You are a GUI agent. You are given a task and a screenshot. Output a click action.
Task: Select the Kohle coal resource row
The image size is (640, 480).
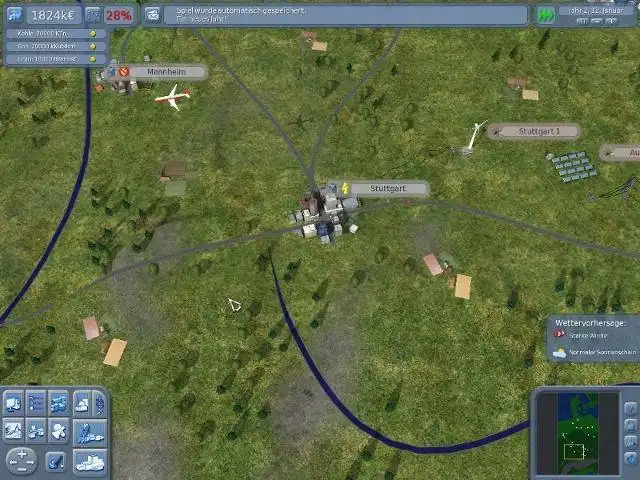55,33
